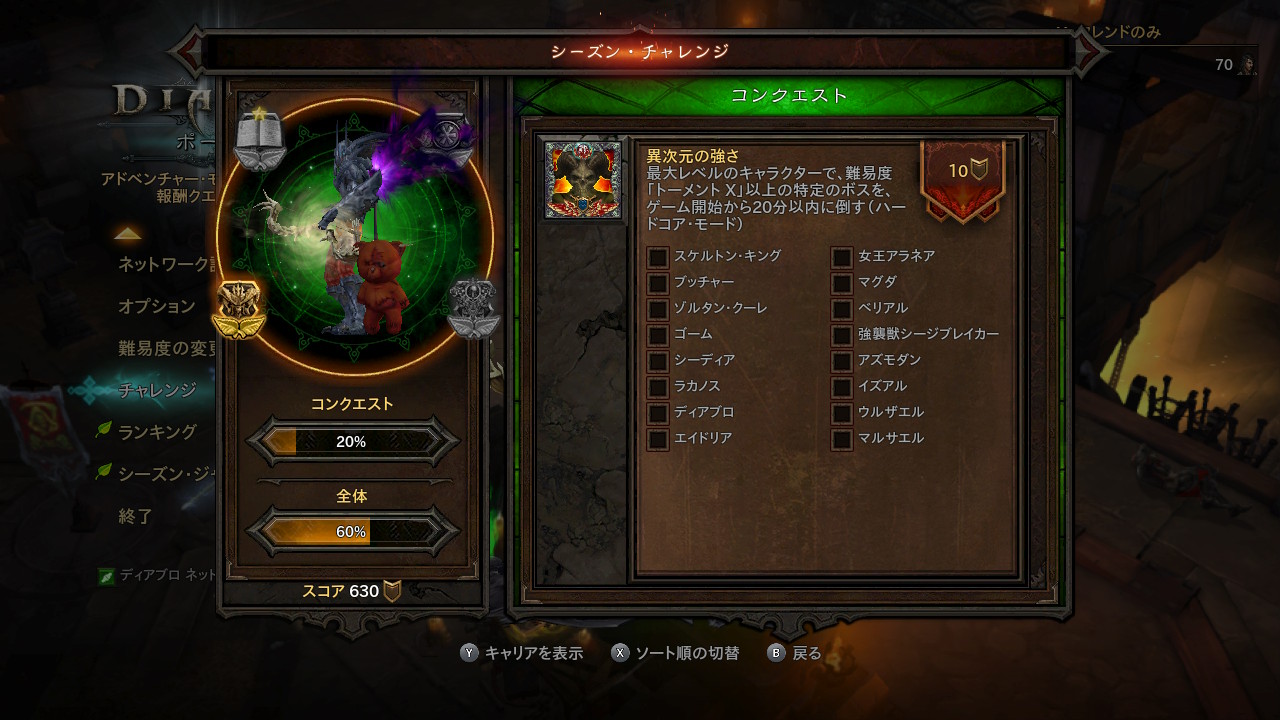Screen dimensions: 1280x720
Task: Open ランキング from the left menu
Action: [158, 432]
